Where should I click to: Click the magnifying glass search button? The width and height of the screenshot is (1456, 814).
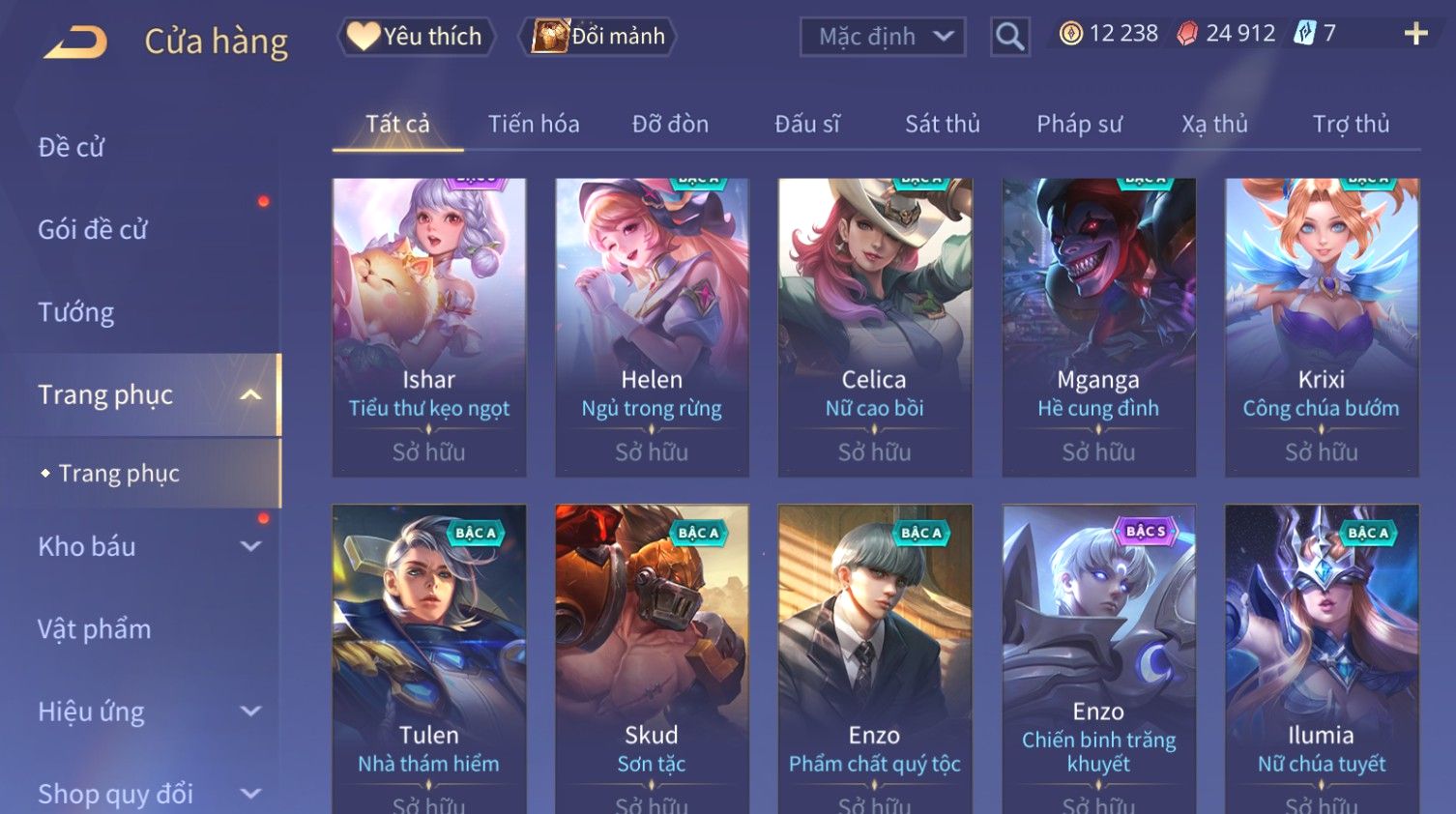tap(1009, 37)
